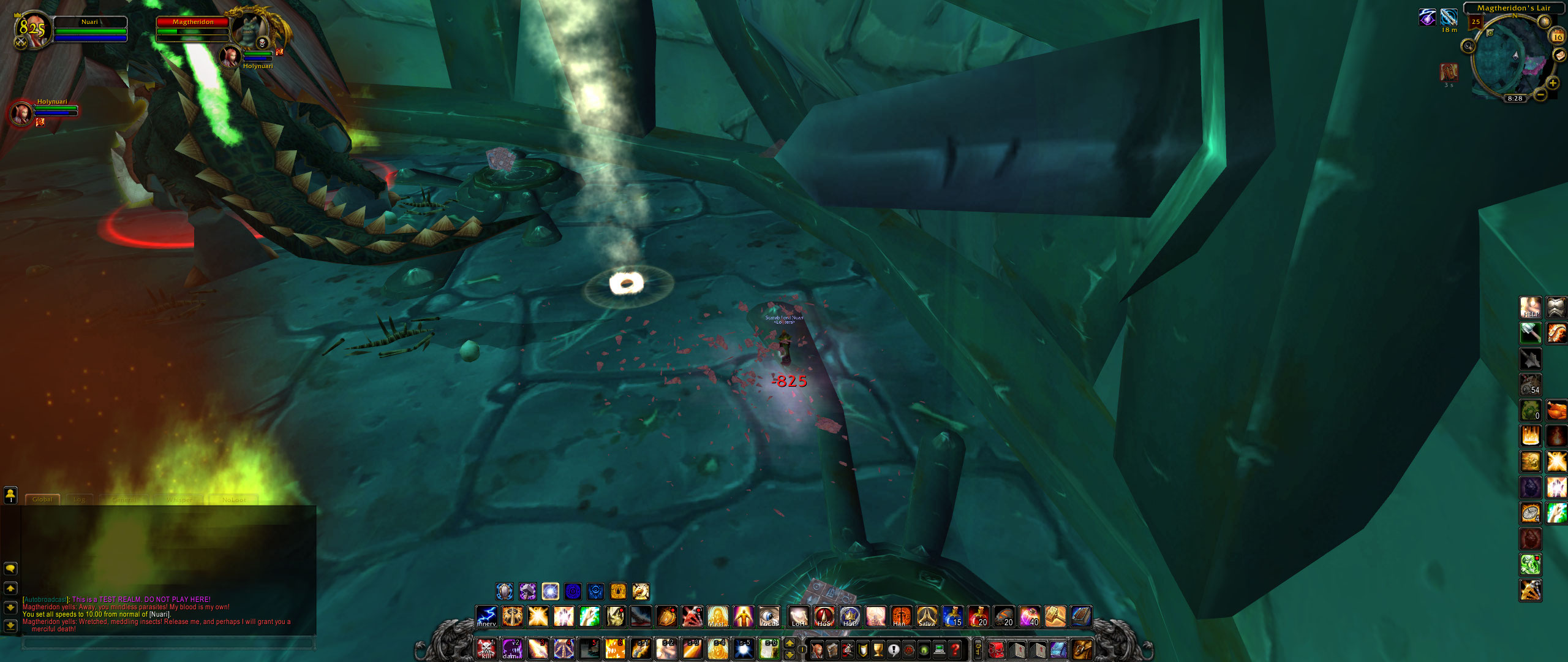Screen dimensions: 1568x662
Task: Switch to the Whisper chat tab
Action: 179,500
